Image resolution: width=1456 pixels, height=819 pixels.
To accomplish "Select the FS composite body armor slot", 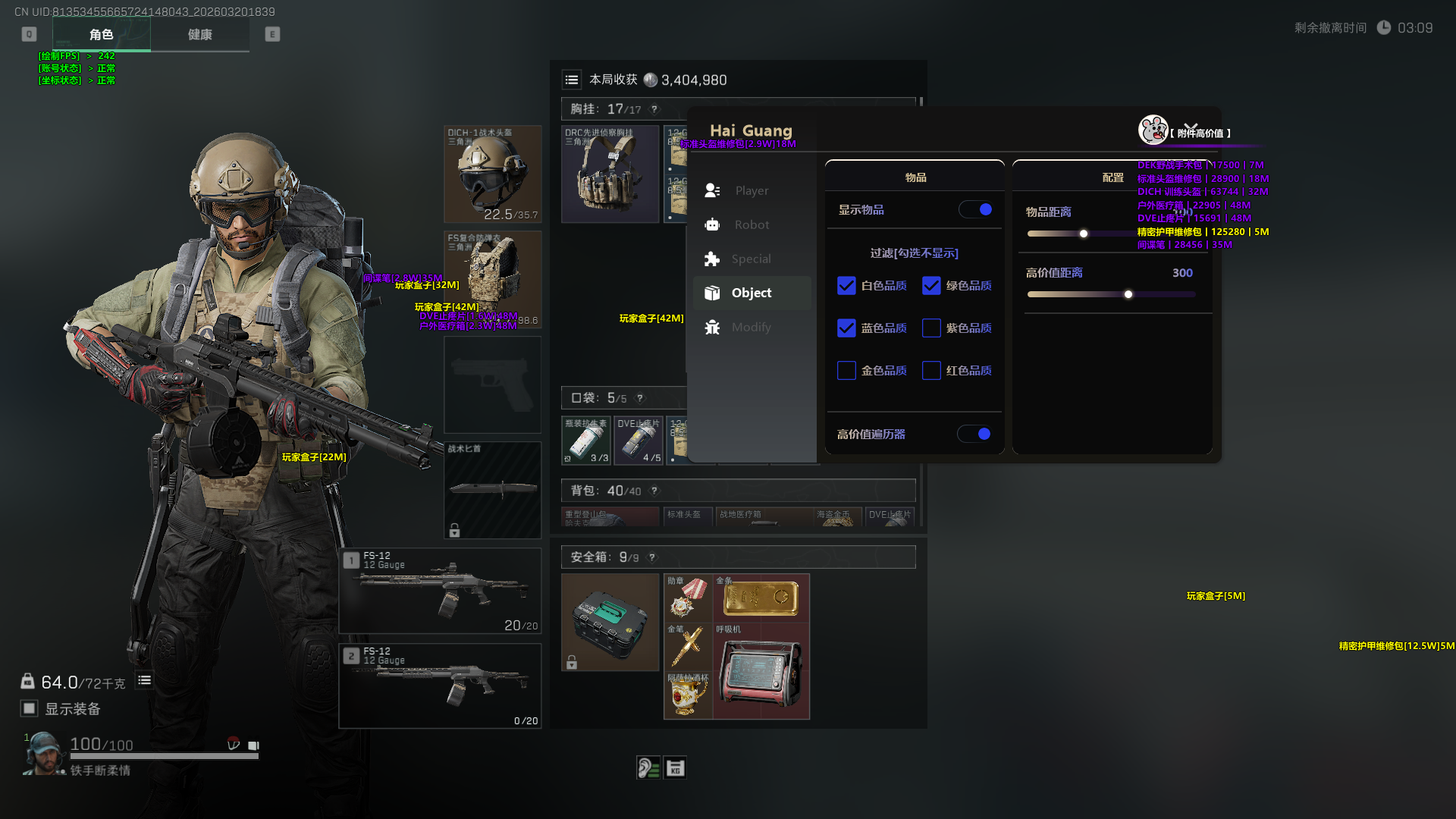I will click(492, 279).
